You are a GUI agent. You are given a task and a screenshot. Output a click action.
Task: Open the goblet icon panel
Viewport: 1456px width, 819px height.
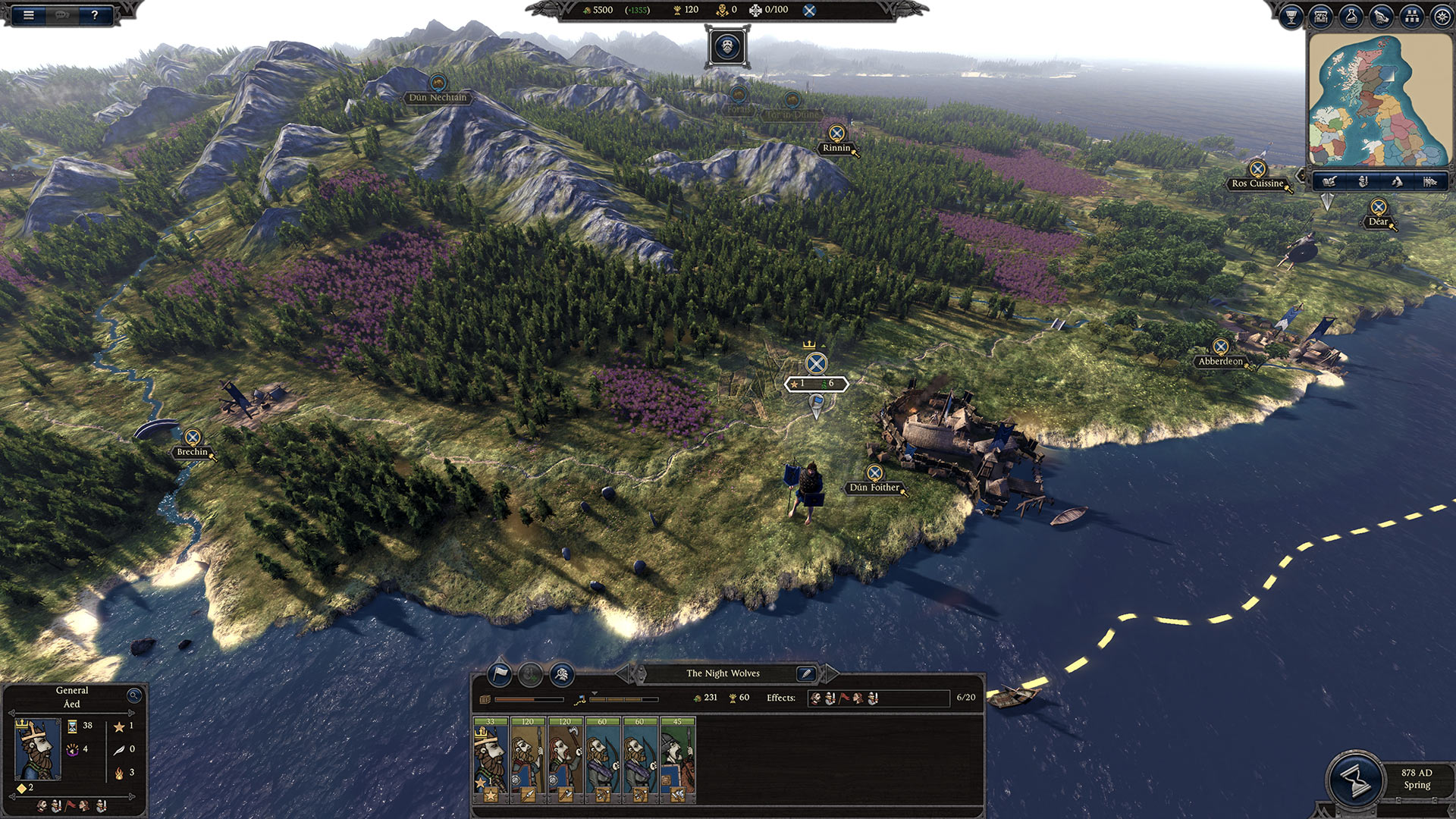pyautogui.click(x=1291, y=17)
